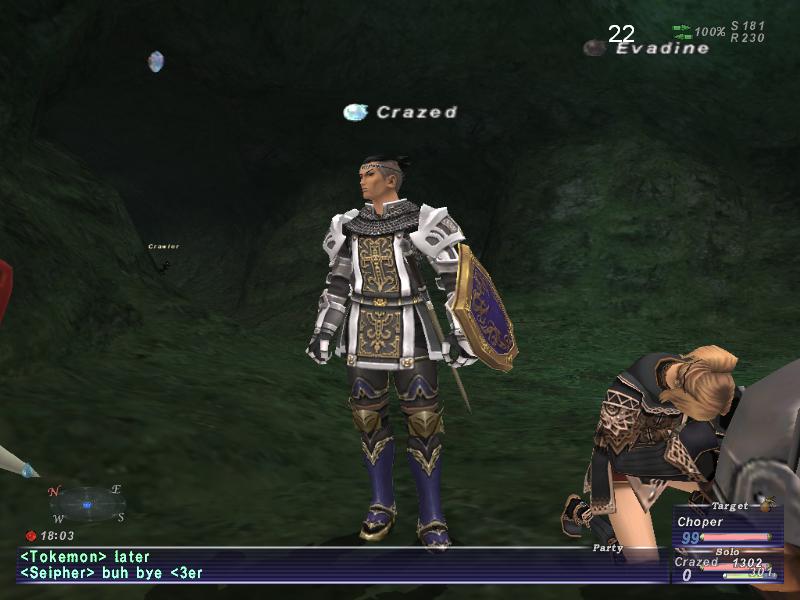Select the Choper target panel
Viewport: 800px width, 600px height.
724,529
